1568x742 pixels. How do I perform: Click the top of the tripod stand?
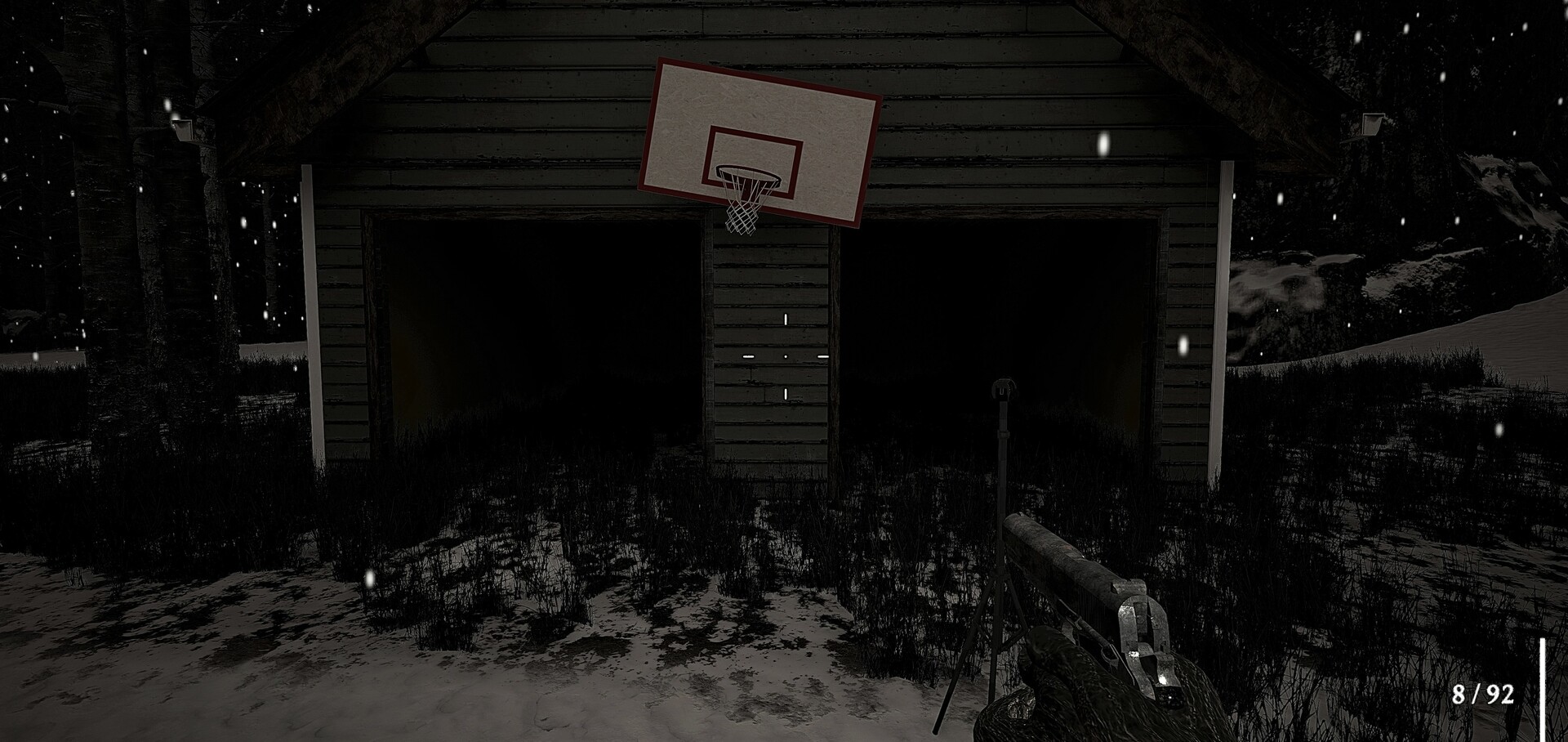click(x=1003, y=387)
